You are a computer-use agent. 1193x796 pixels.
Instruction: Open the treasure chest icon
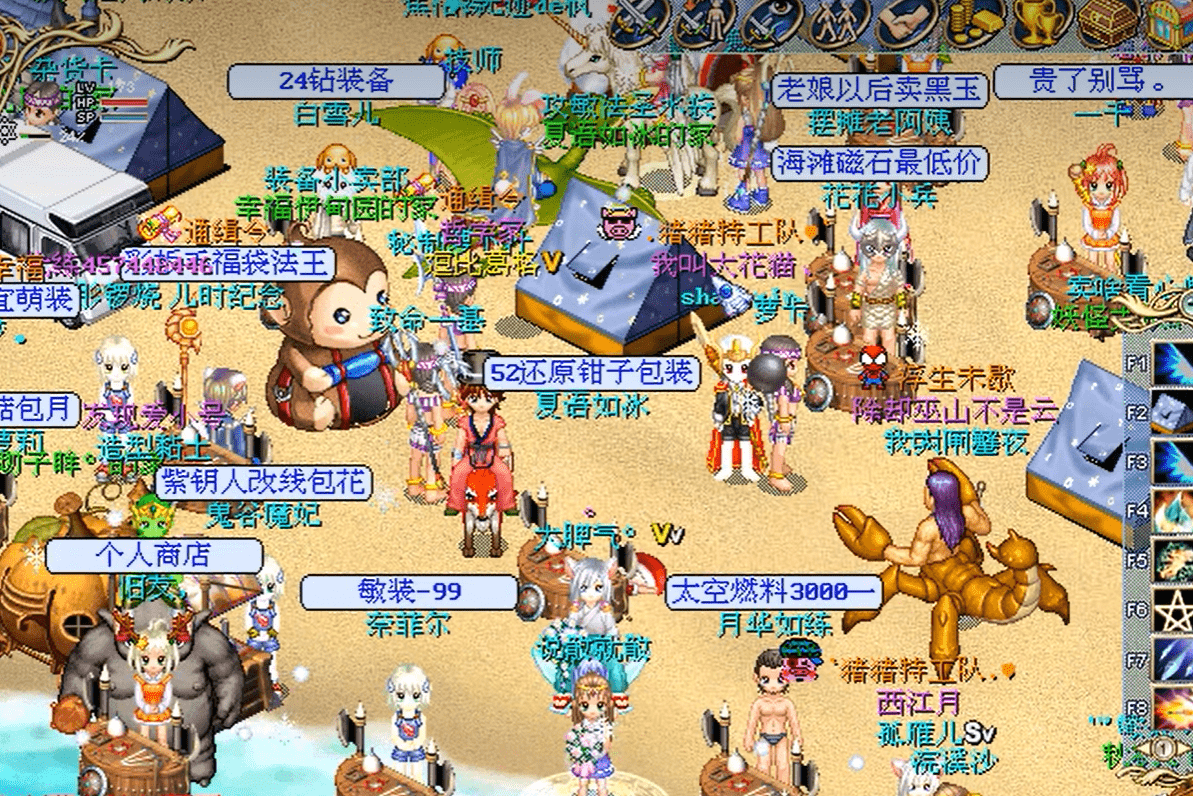(x=1108, y=22)
